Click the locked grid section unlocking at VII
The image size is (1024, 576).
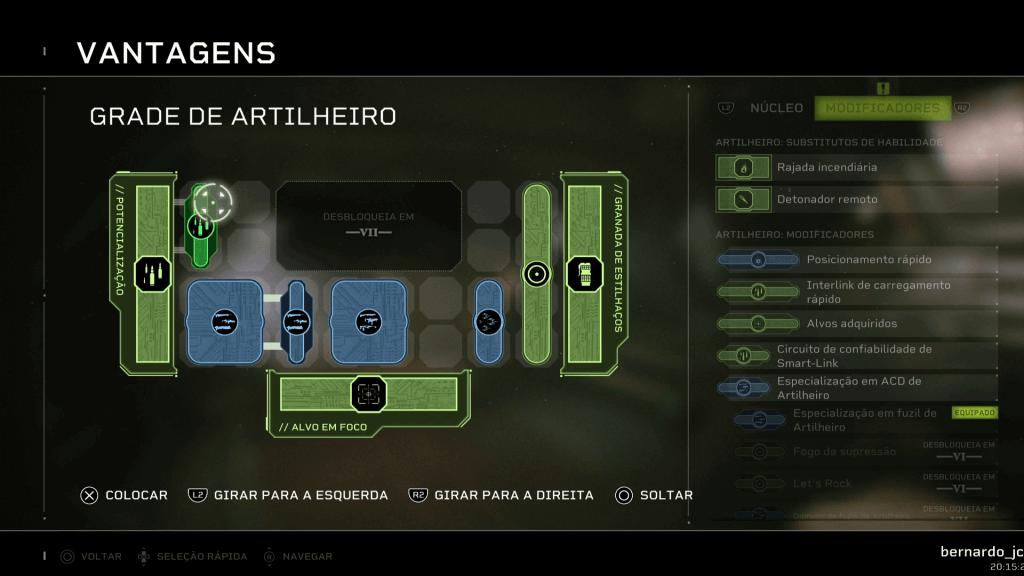tap(368, 225)
